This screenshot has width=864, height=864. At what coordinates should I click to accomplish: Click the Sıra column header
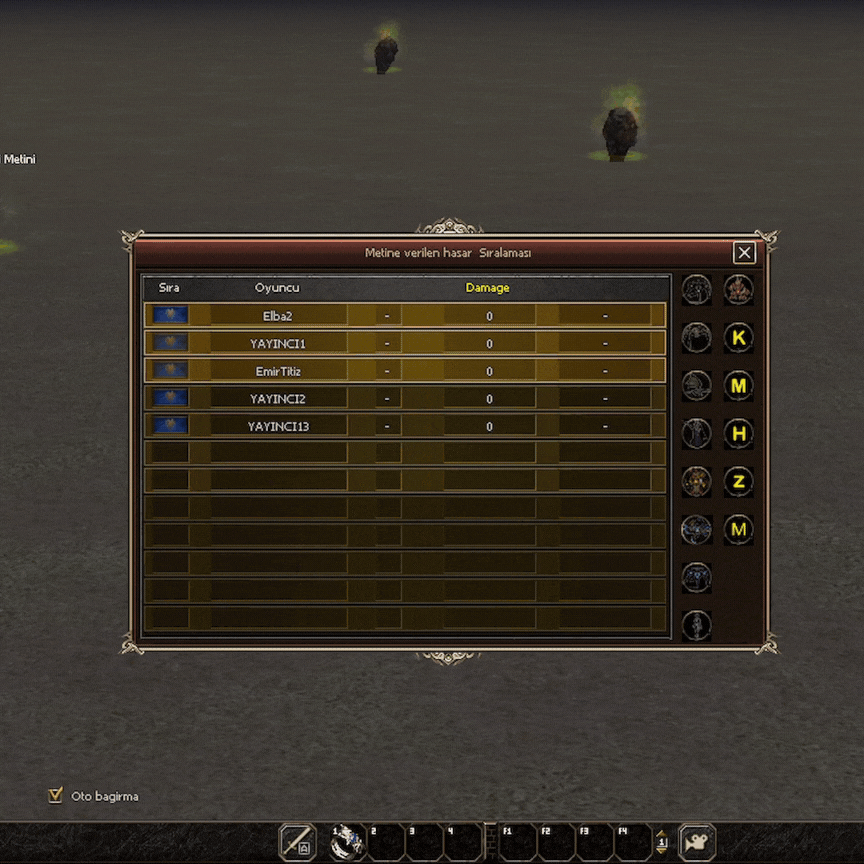coord(169,288)
